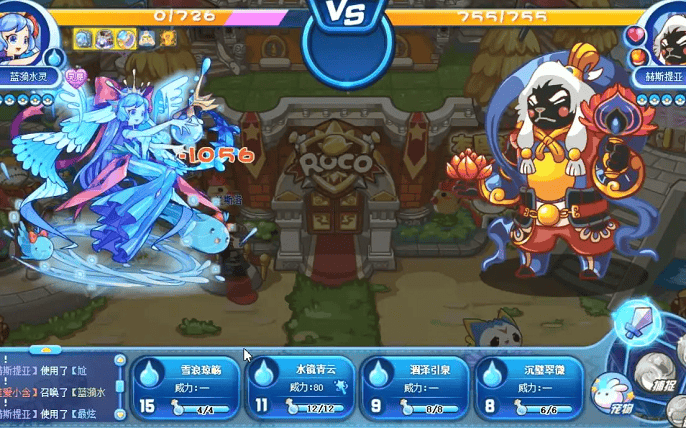Choose the 沉壁翠微 skill
This screenshot has height=428, width=686.
click(x=530, y=387)
